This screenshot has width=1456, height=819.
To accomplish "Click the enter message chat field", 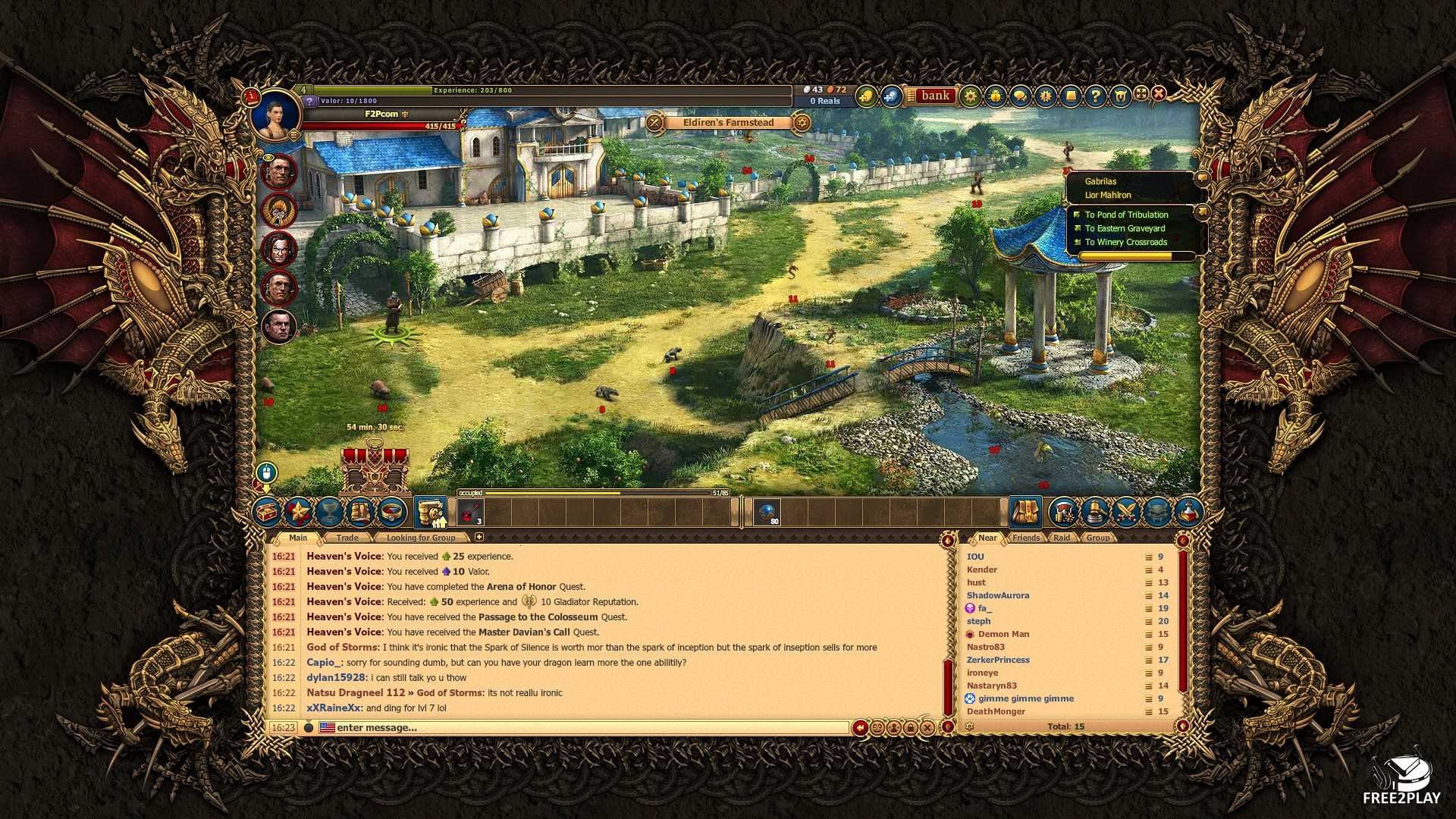I will click(x=591, y=728).
